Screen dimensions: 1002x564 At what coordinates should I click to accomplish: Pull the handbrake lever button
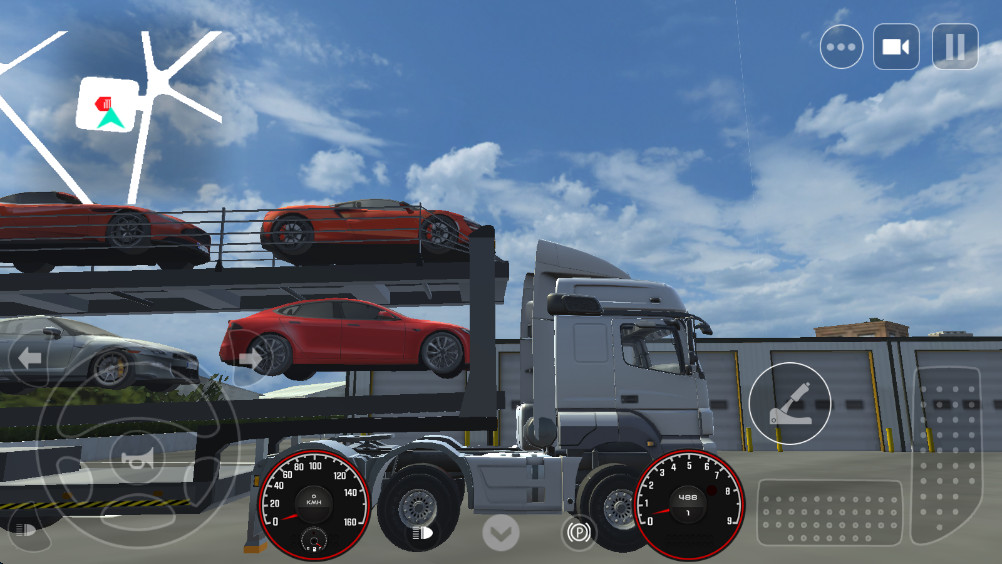pyautogui.click(x=789, y=404)
